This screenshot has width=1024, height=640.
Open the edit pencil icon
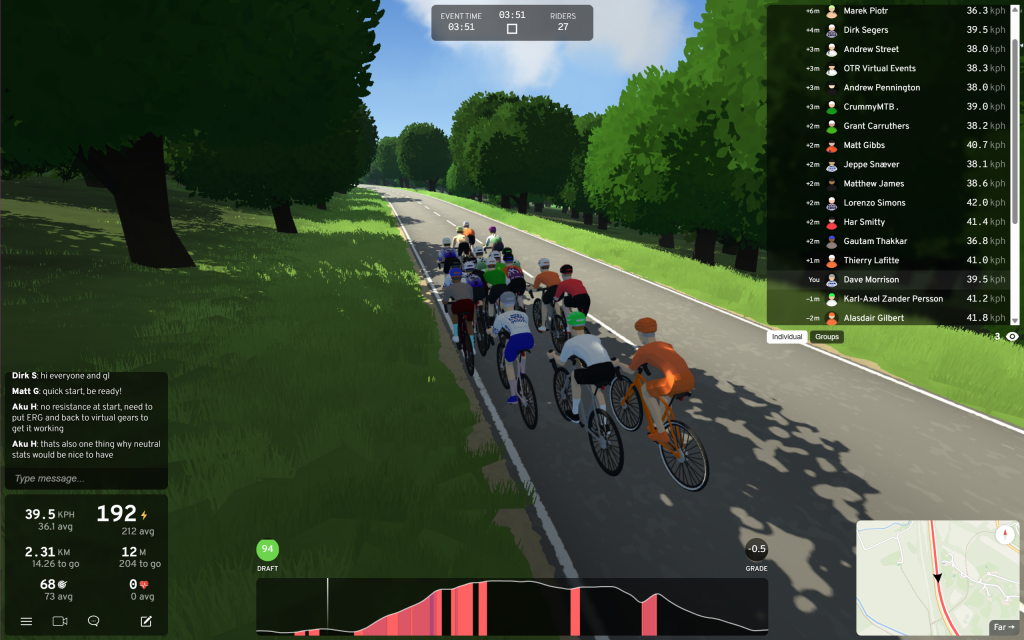click(146, 621)
